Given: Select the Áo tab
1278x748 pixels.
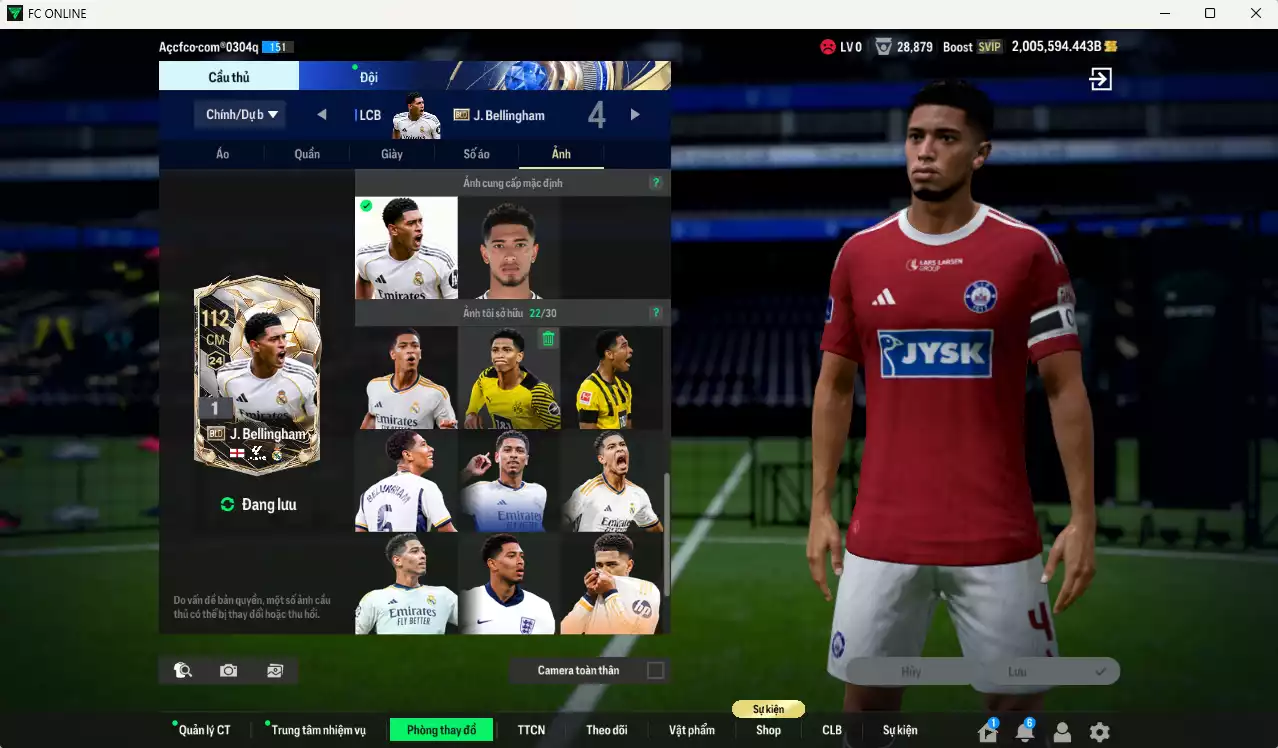Looking at the screenshot, I should (222, 154).
